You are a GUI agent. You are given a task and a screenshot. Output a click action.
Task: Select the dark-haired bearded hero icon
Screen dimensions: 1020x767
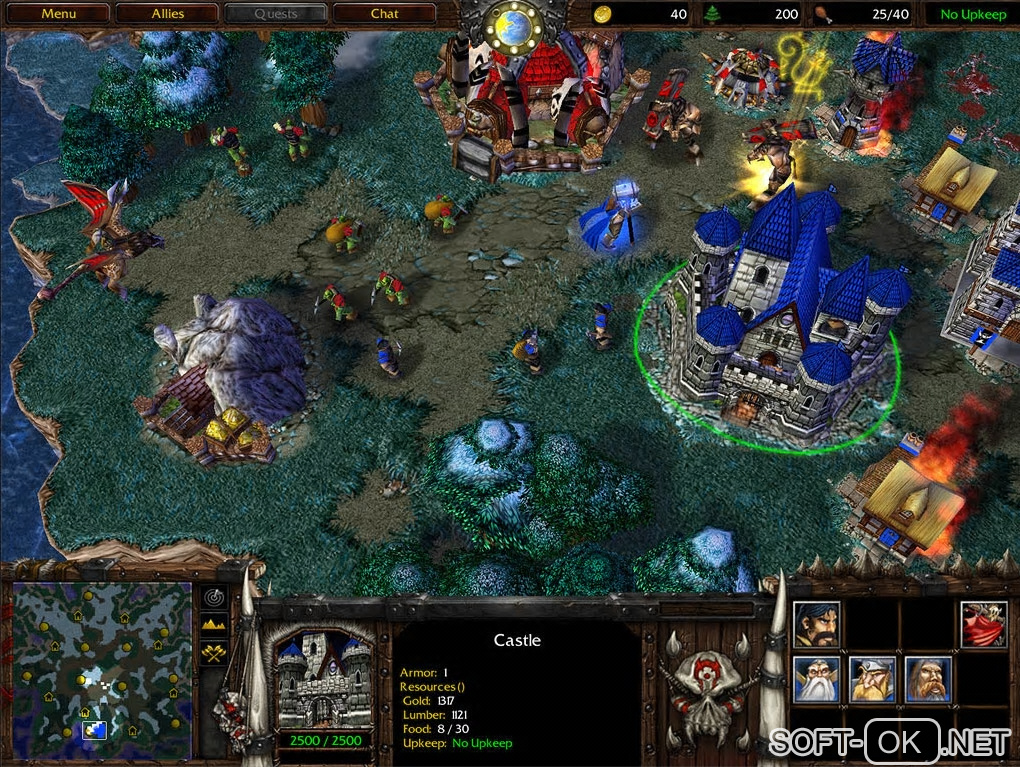pos(816,623)
